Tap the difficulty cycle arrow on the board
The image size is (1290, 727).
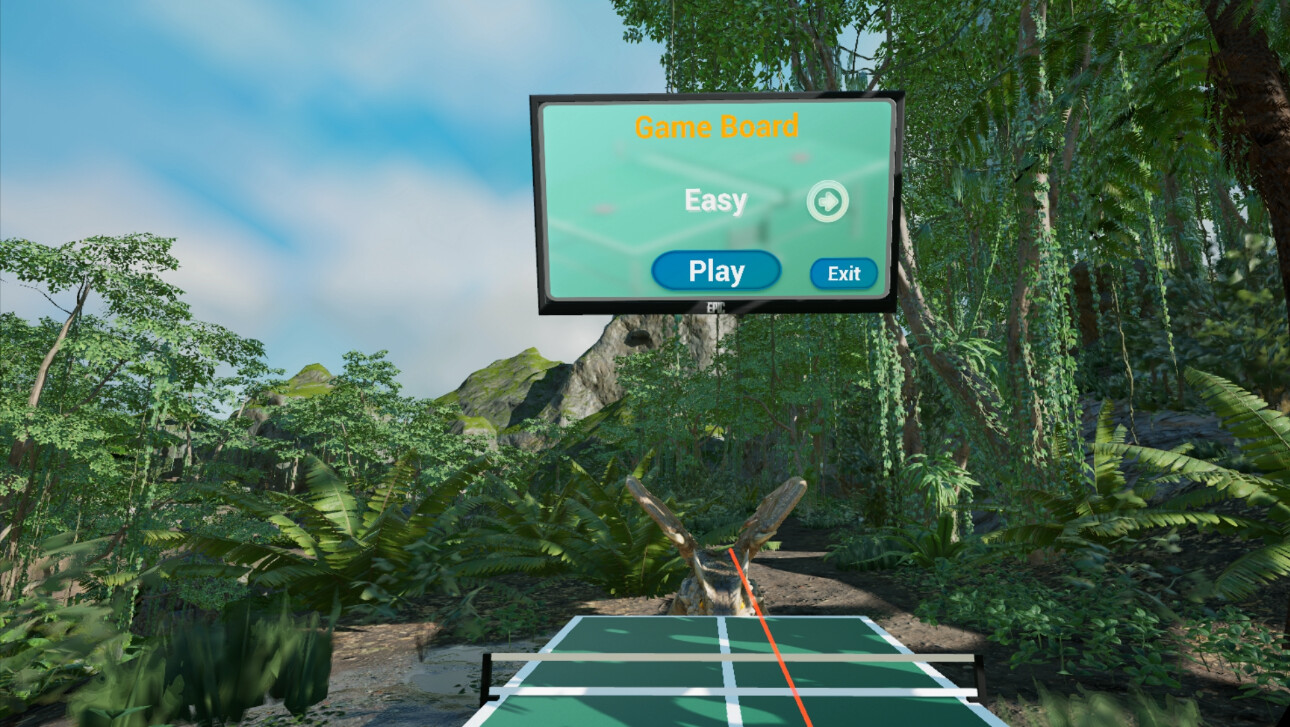coord(828,200)
